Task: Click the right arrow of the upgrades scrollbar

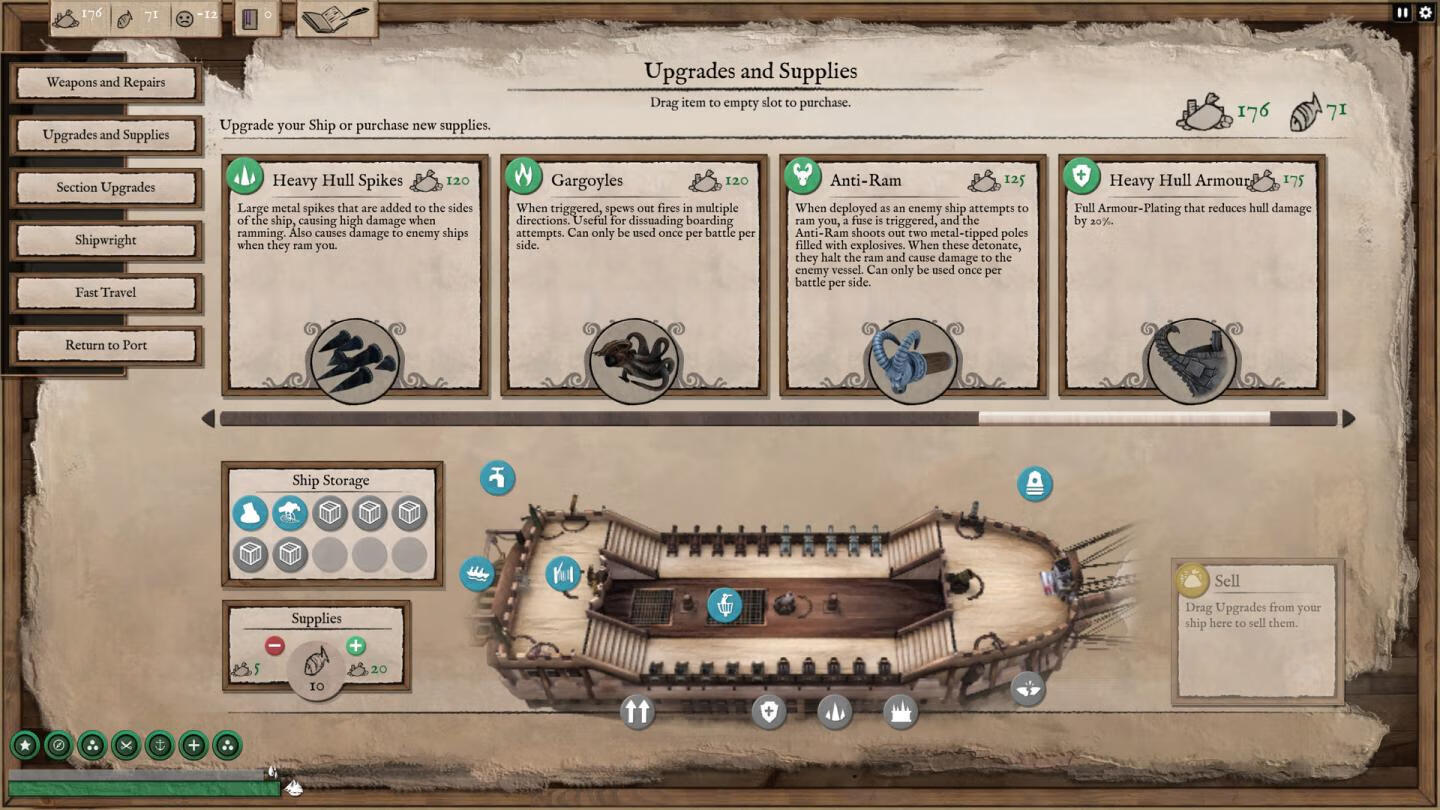Action: [x=1348, y=418]
